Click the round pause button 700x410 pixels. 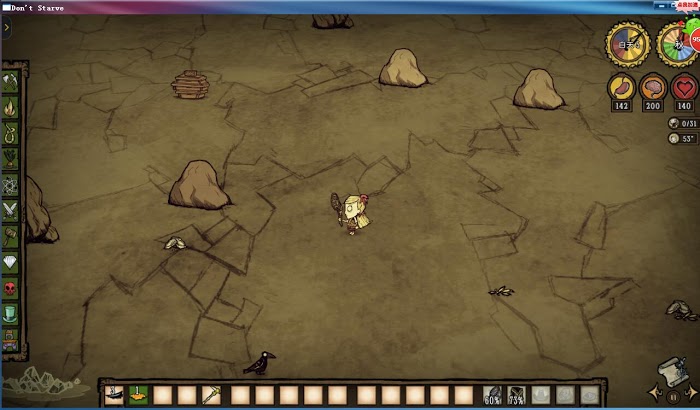[673, 395]
